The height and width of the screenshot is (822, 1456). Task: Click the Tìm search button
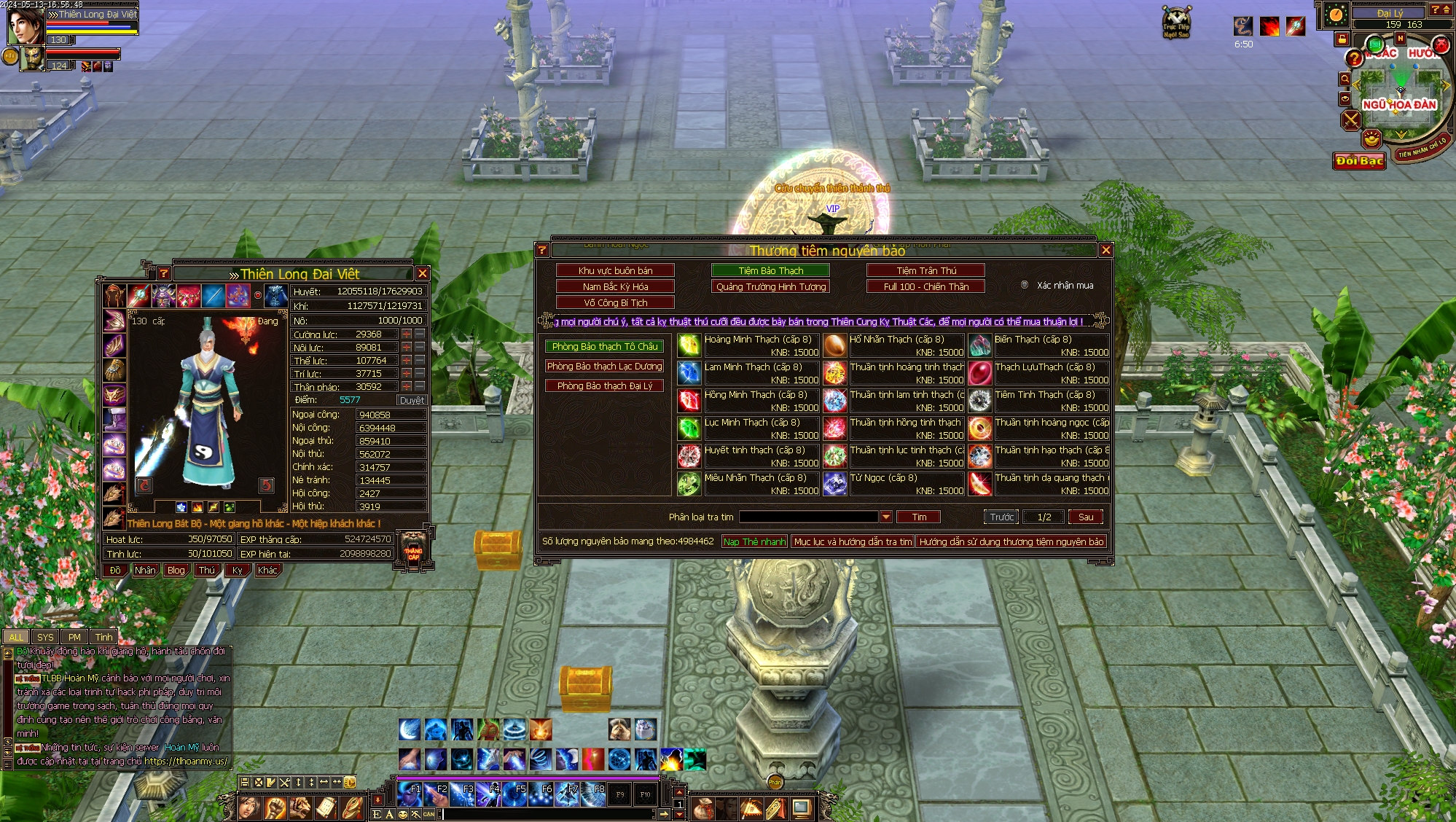click(919, 517)
